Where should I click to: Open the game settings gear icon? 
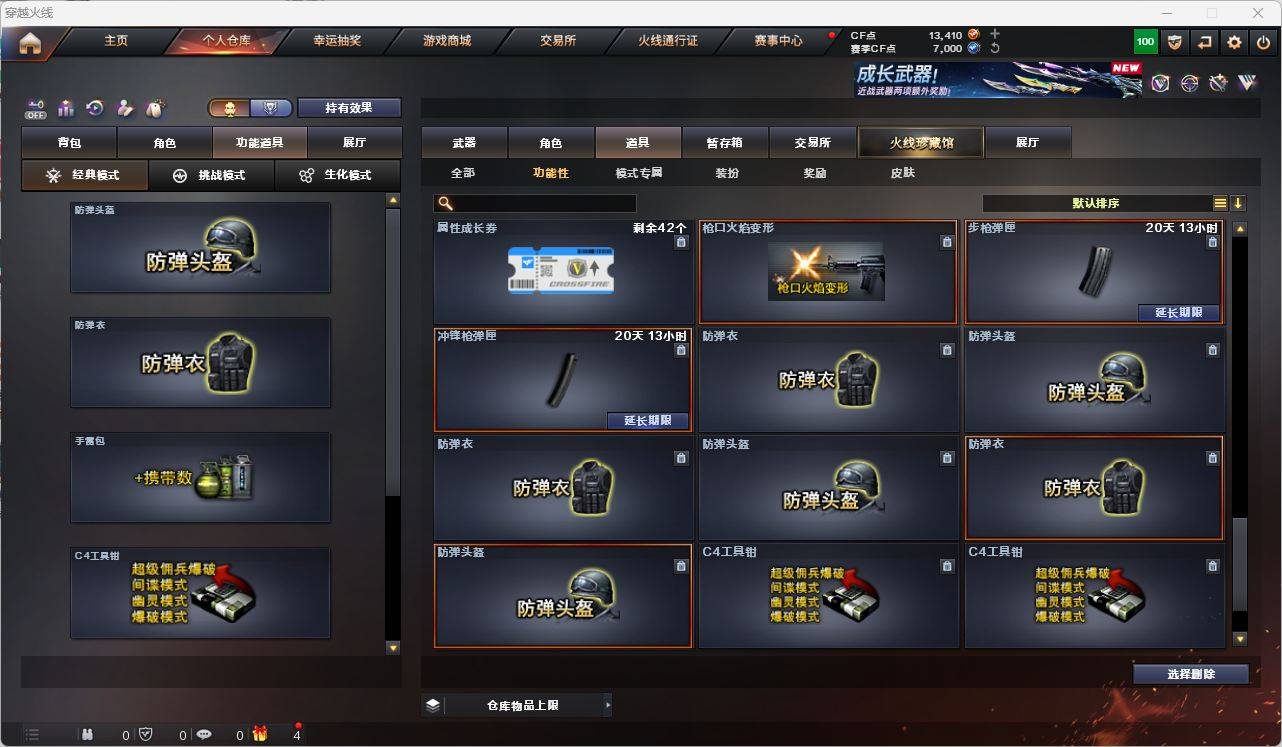pos(1233,41)
